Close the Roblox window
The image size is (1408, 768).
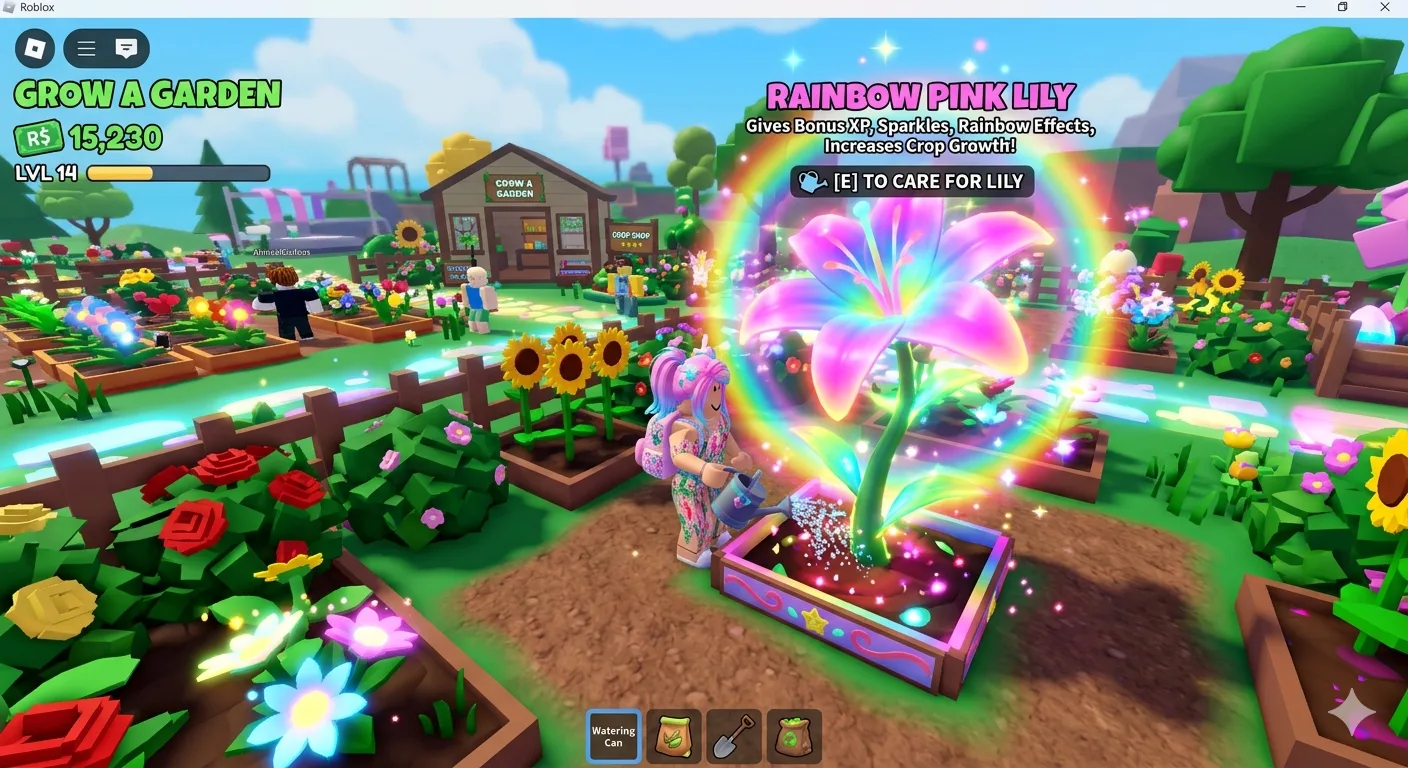coord(1385,8)
